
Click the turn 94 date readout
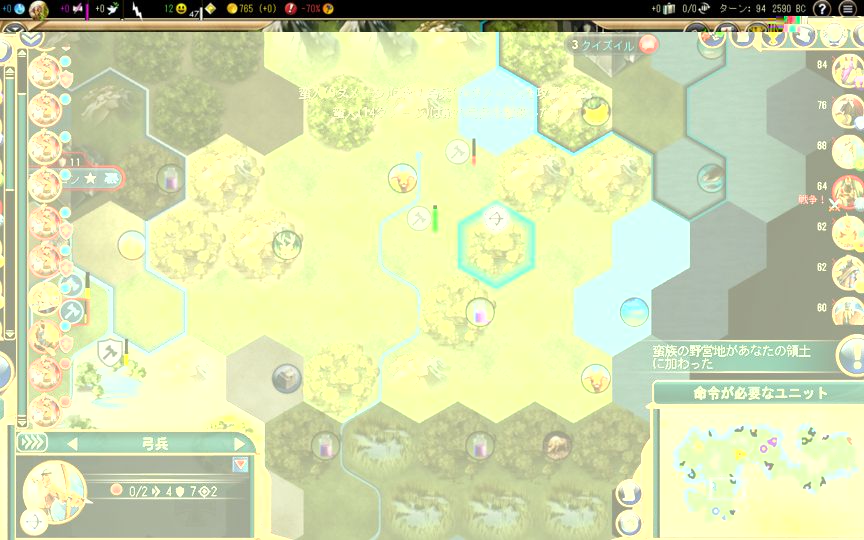point(764,9)
